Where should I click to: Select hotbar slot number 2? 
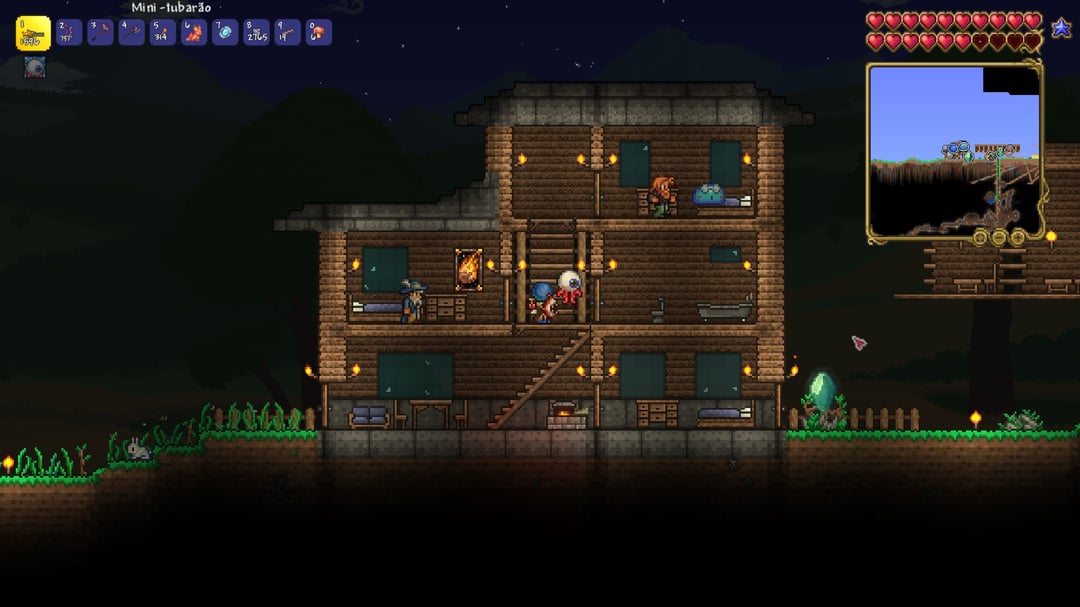[x=68, y=33]
